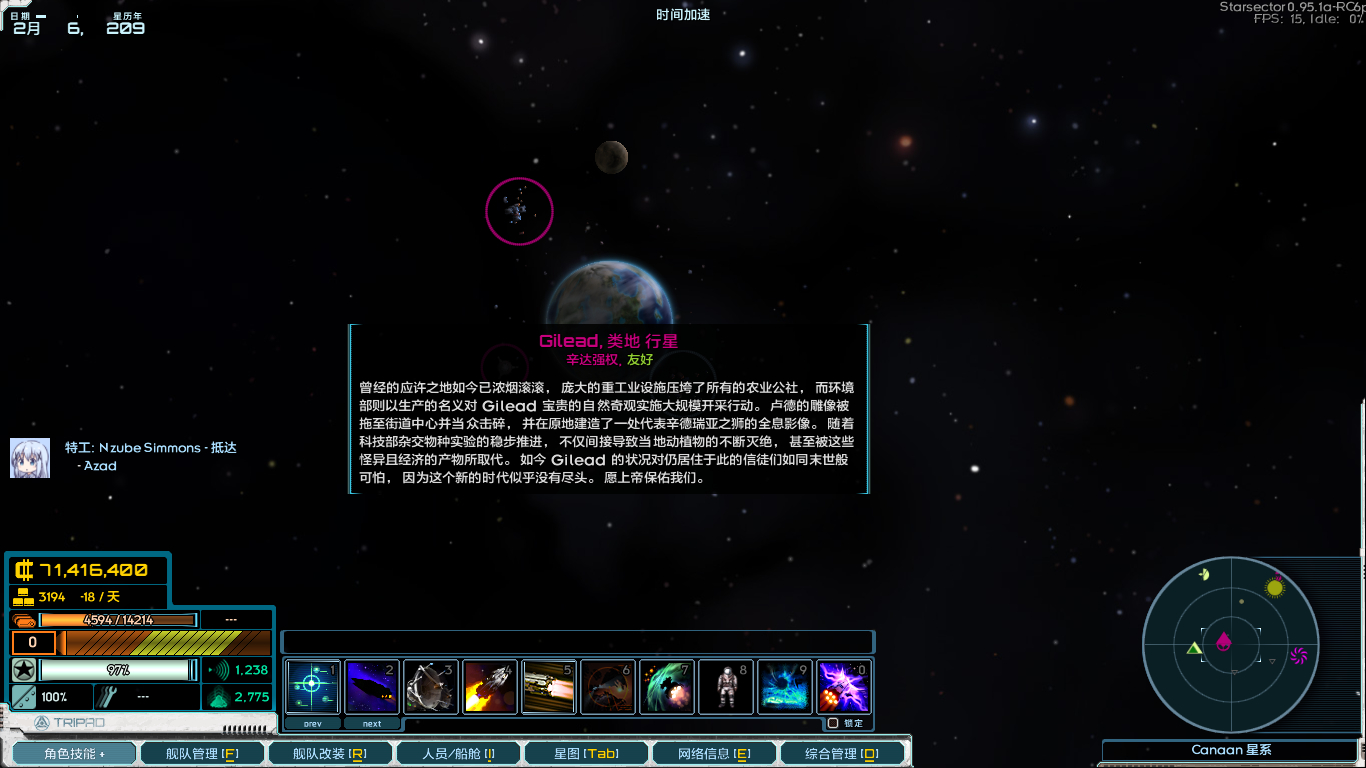Click agent Nzube Simmons portrait
1366x768 pixels.
pos(30,456)
